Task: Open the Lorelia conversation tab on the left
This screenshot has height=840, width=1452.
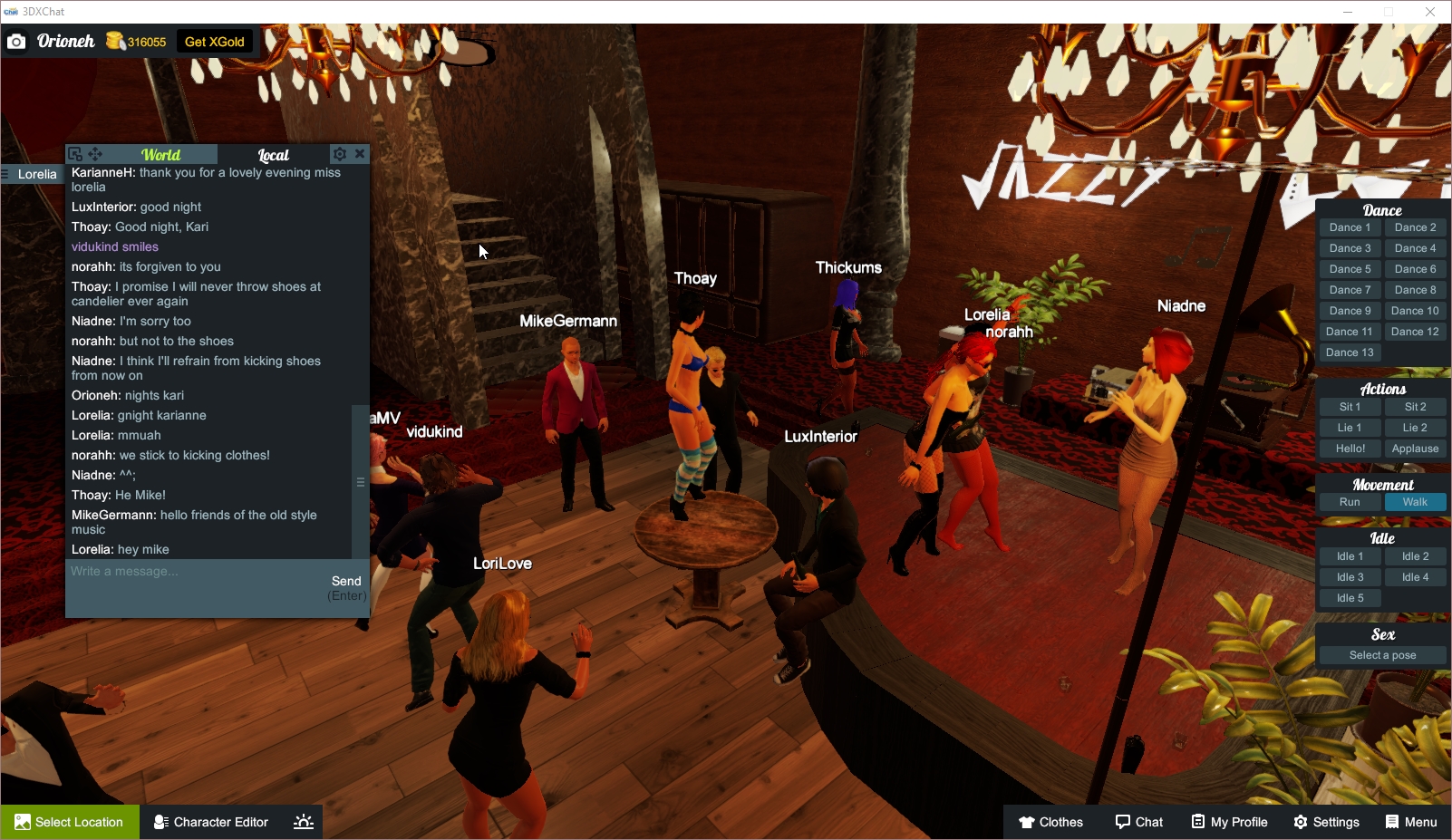Action: pyautogui.click(x=39, y=174)
